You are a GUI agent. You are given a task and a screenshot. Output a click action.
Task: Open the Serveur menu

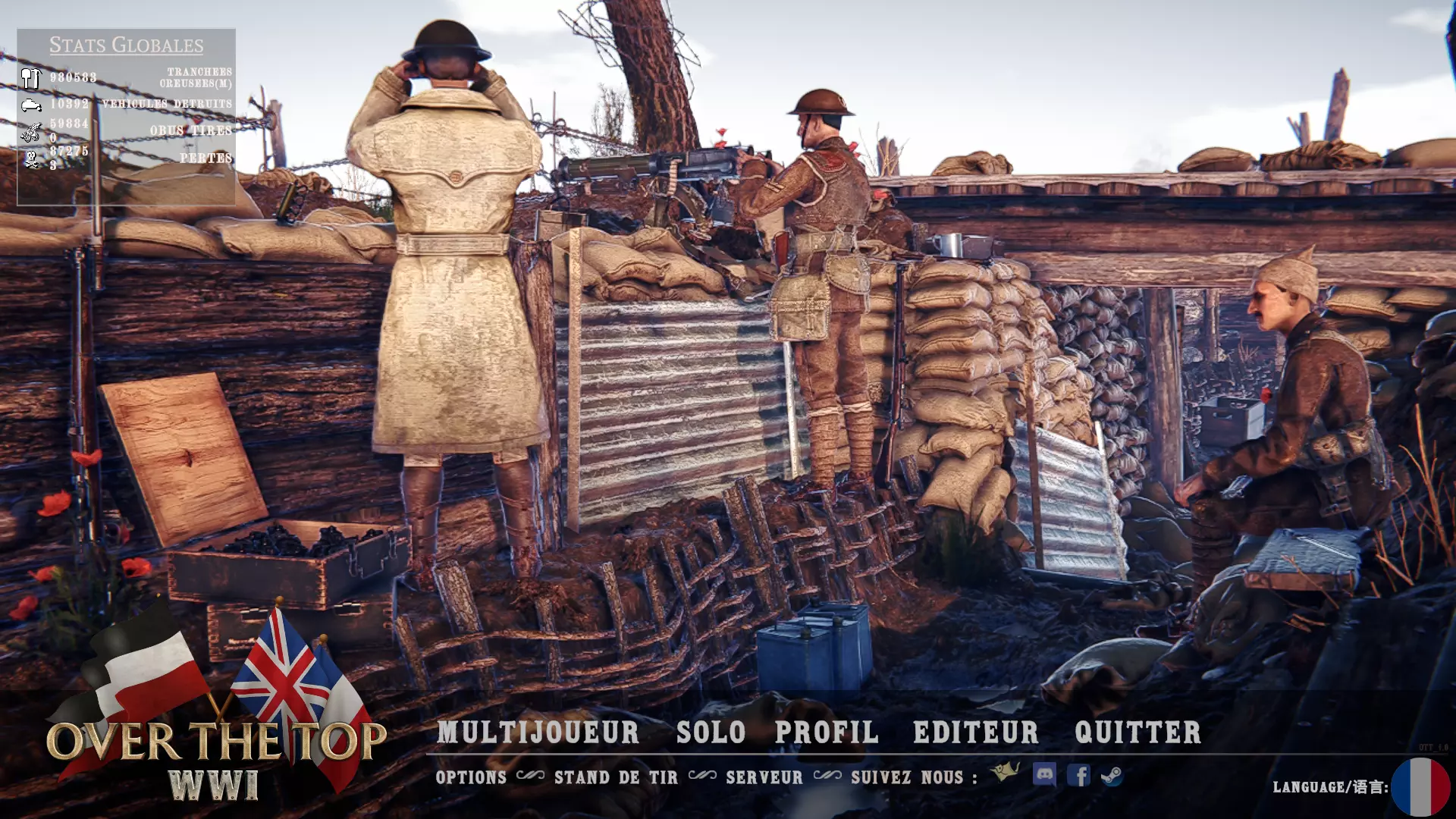click(764, 777)
